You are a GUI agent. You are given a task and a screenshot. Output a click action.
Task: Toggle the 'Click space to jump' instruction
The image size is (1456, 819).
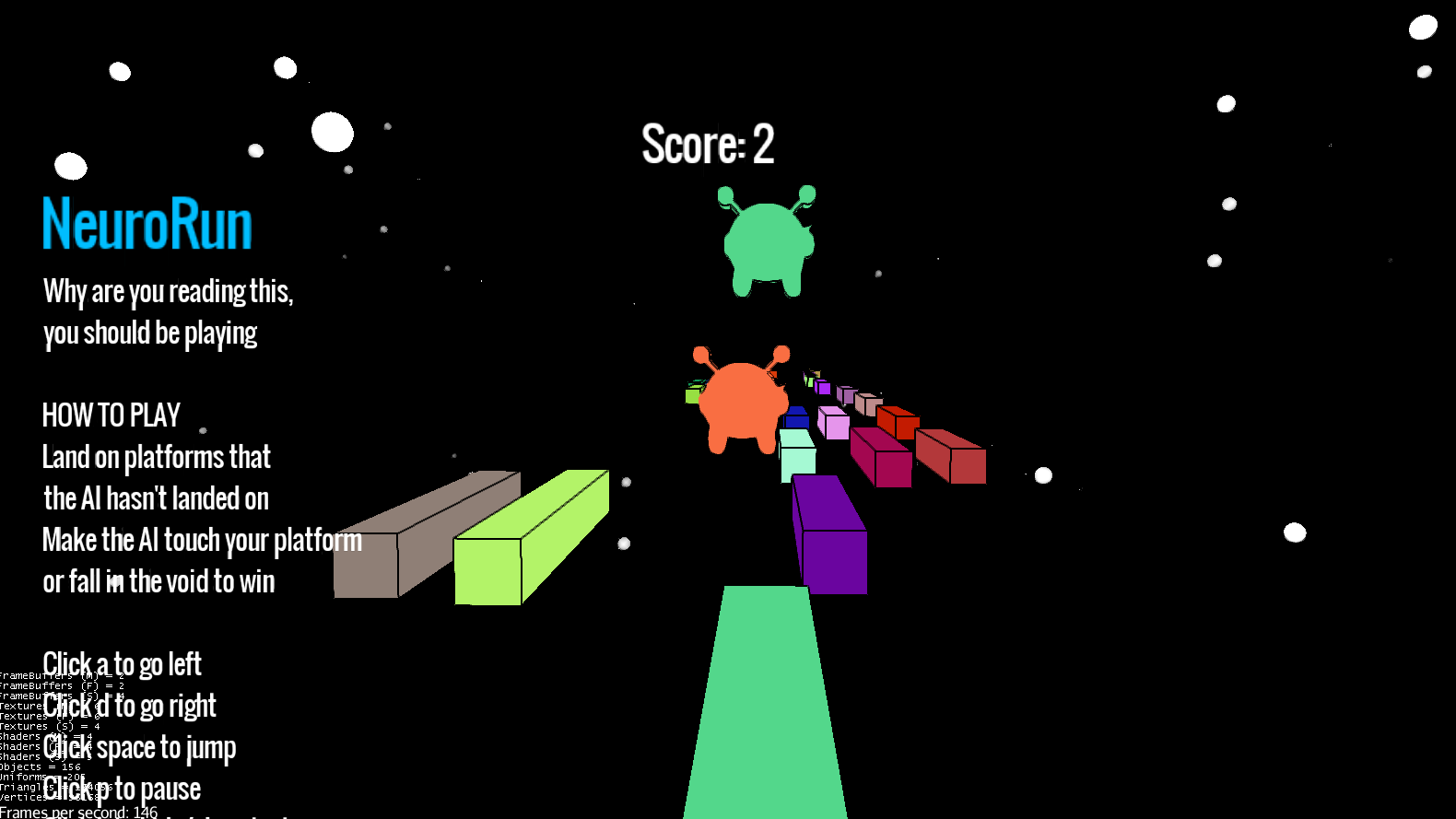(139, 747)
